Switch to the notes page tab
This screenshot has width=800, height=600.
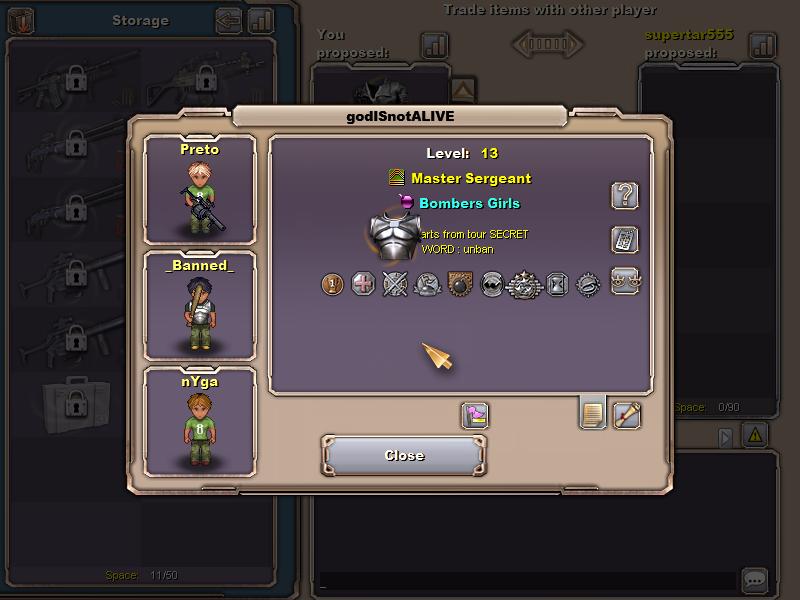click(593, 412)
